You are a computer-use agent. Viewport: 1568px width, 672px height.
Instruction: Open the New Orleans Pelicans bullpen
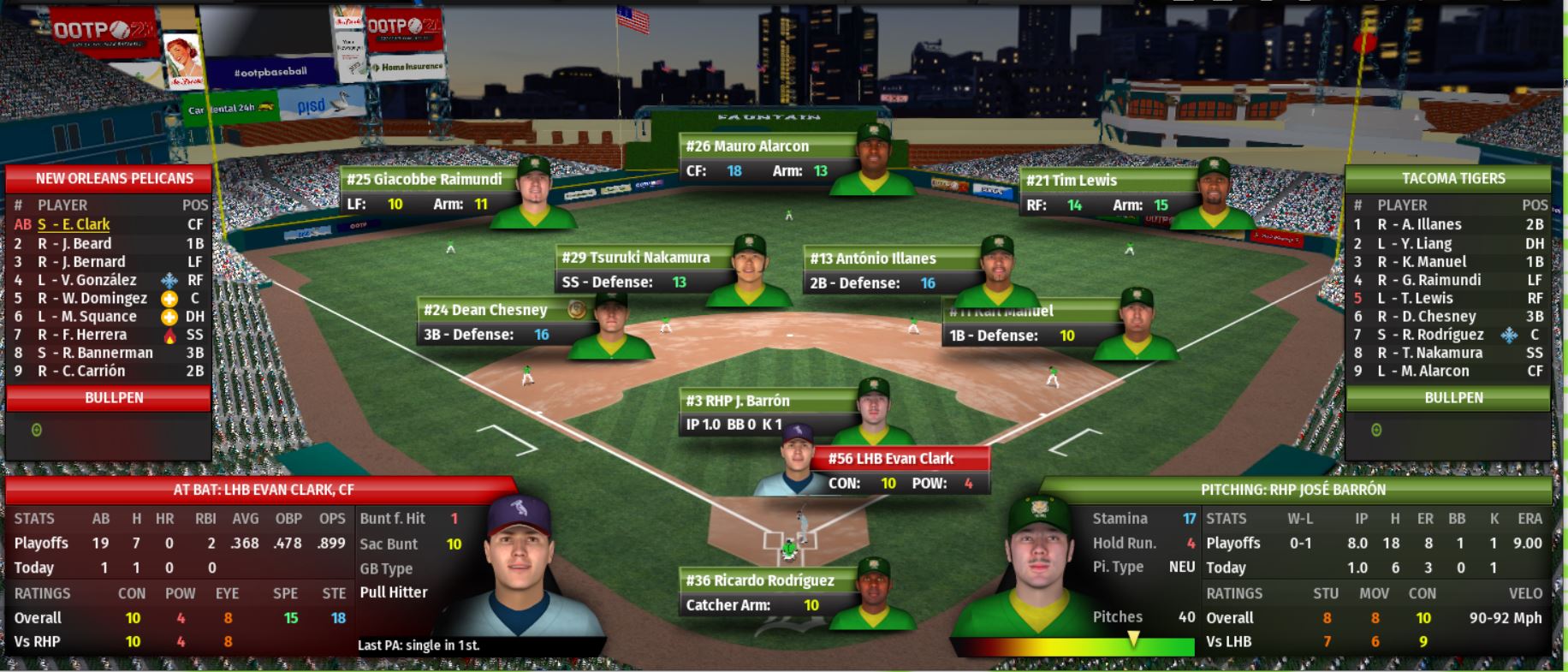click(x=114, y=398)
